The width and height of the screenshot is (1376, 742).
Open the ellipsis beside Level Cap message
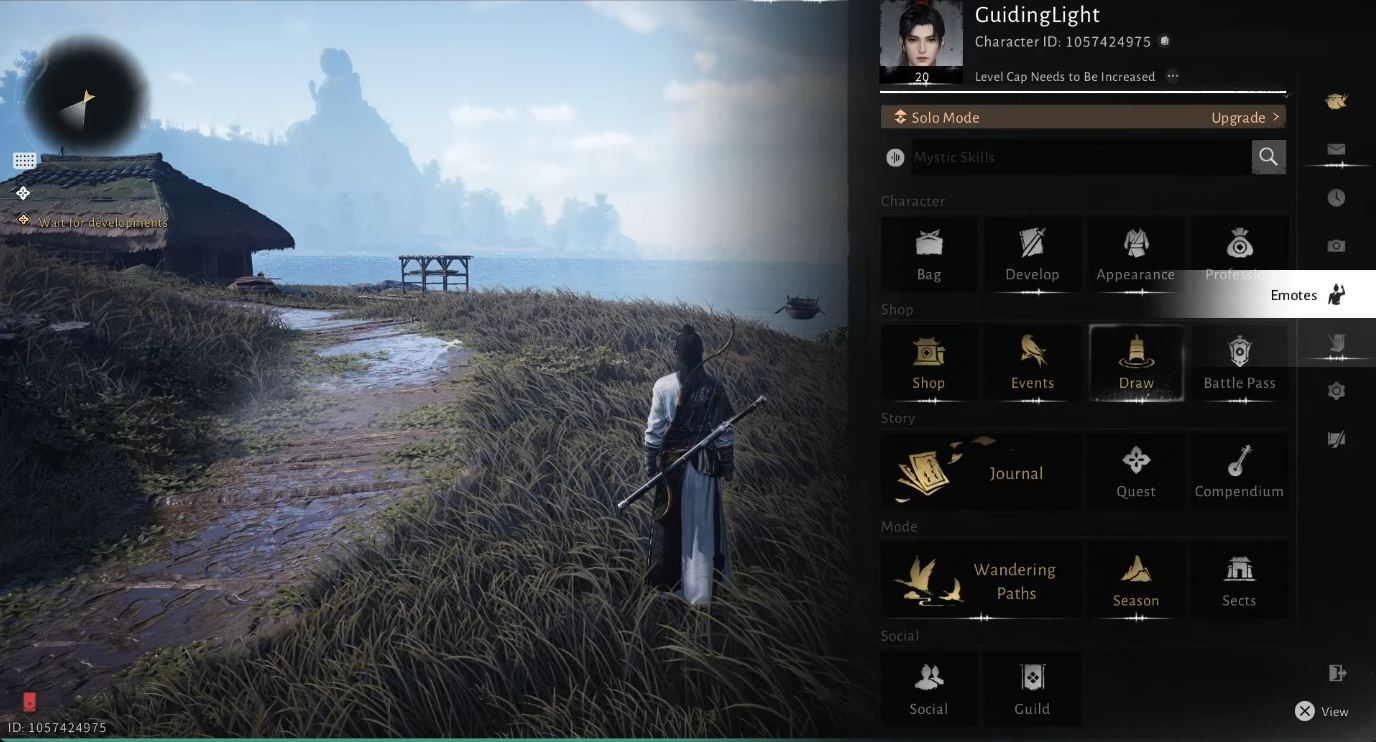click(1171, 76)
